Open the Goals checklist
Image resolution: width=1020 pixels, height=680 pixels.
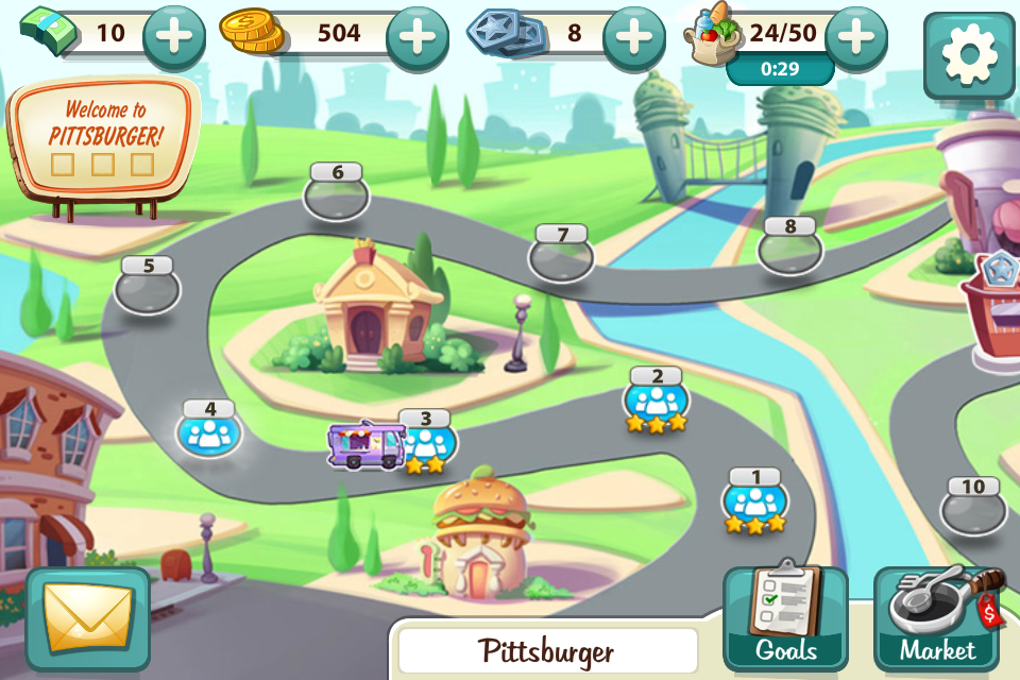[785, 618]
